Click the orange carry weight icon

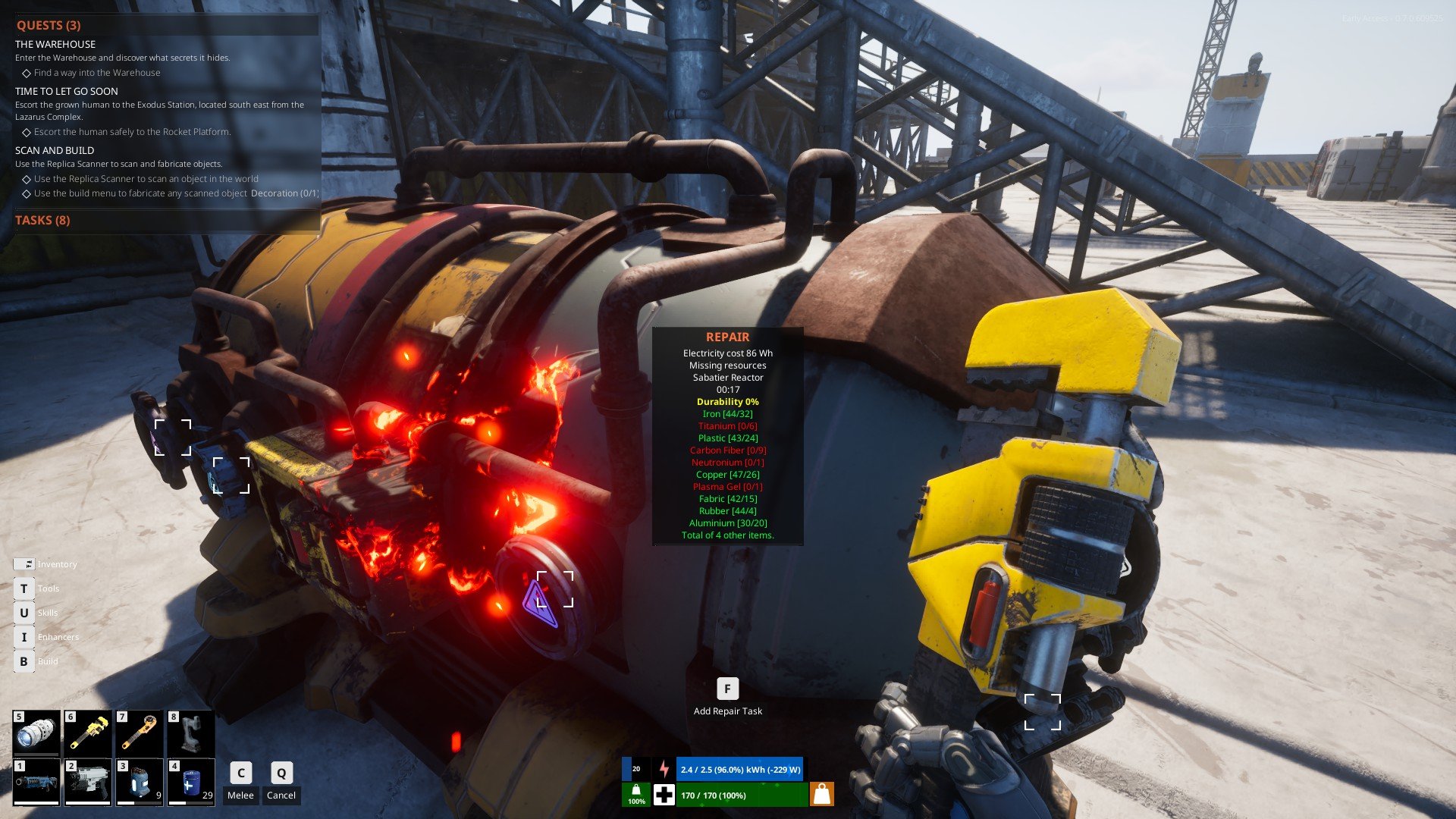pyautogui.click(x=822, y=794)
